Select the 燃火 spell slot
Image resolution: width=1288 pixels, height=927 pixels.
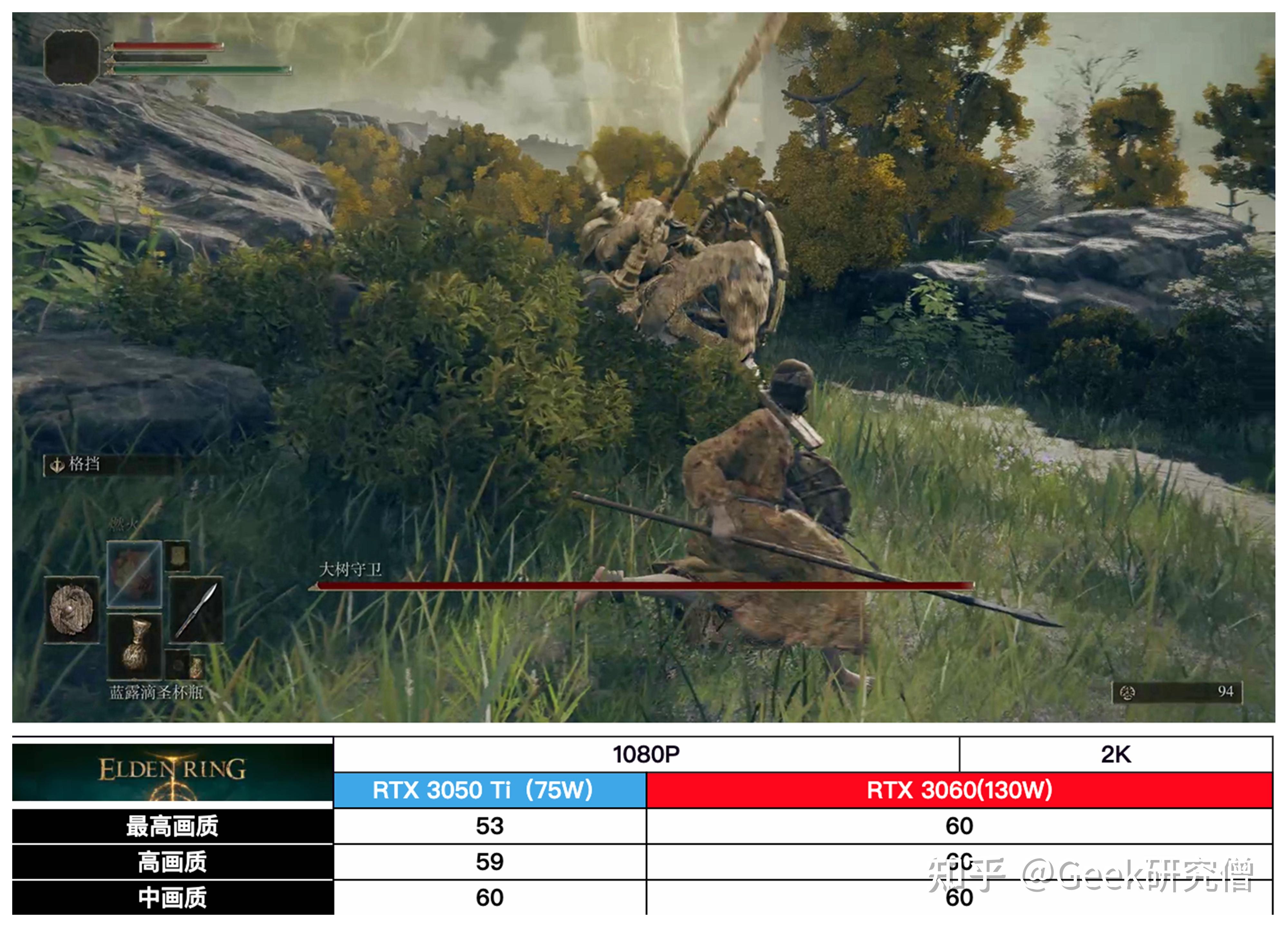(135, 574)
